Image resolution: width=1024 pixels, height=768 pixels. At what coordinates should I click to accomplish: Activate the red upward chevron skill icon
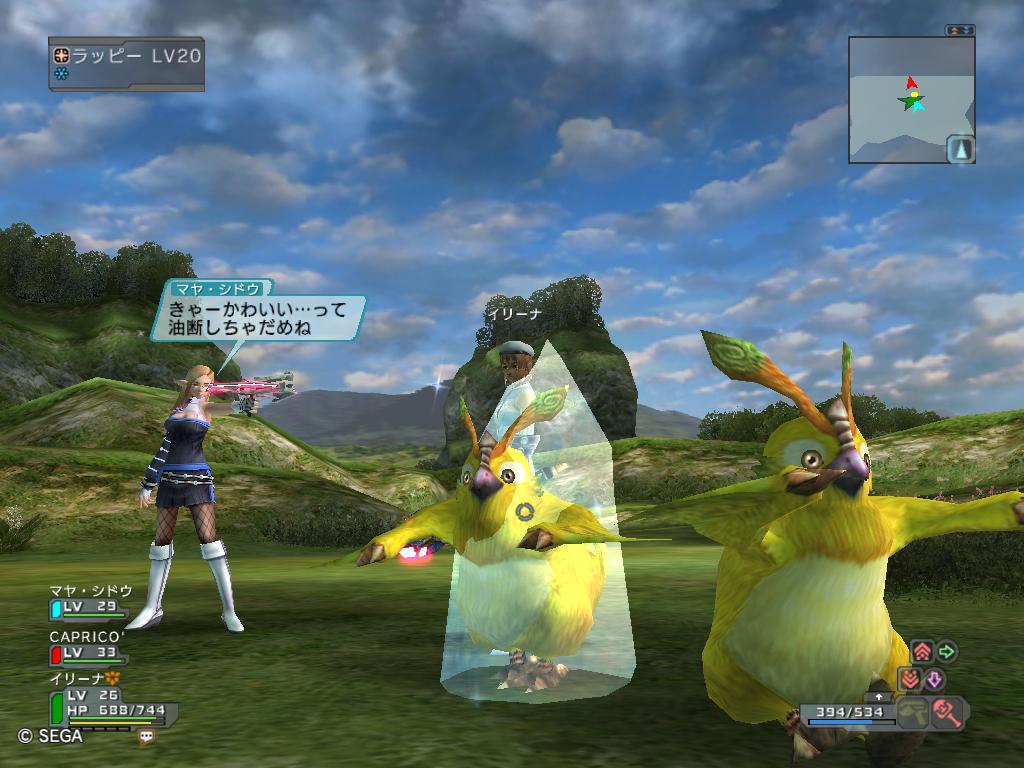(923, 652)
